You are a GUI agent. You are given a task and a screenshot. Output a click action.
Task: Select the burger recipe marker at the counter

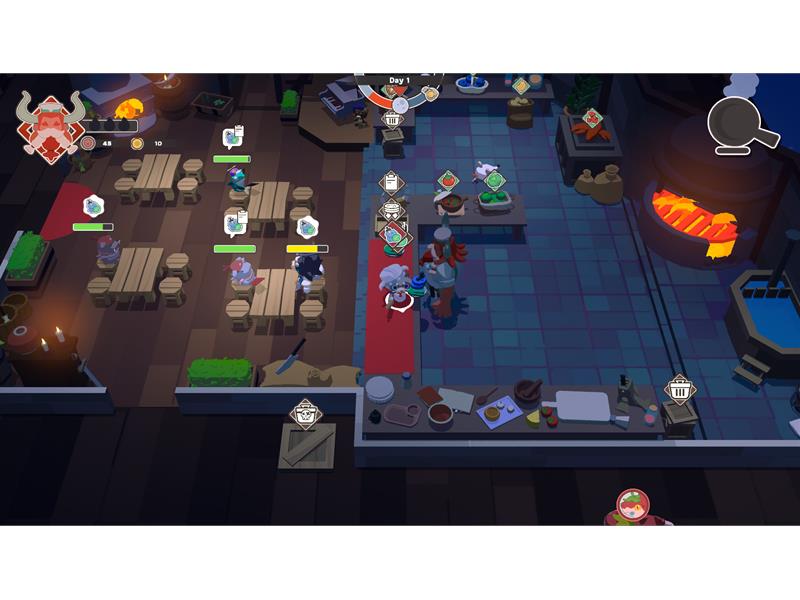391,210
